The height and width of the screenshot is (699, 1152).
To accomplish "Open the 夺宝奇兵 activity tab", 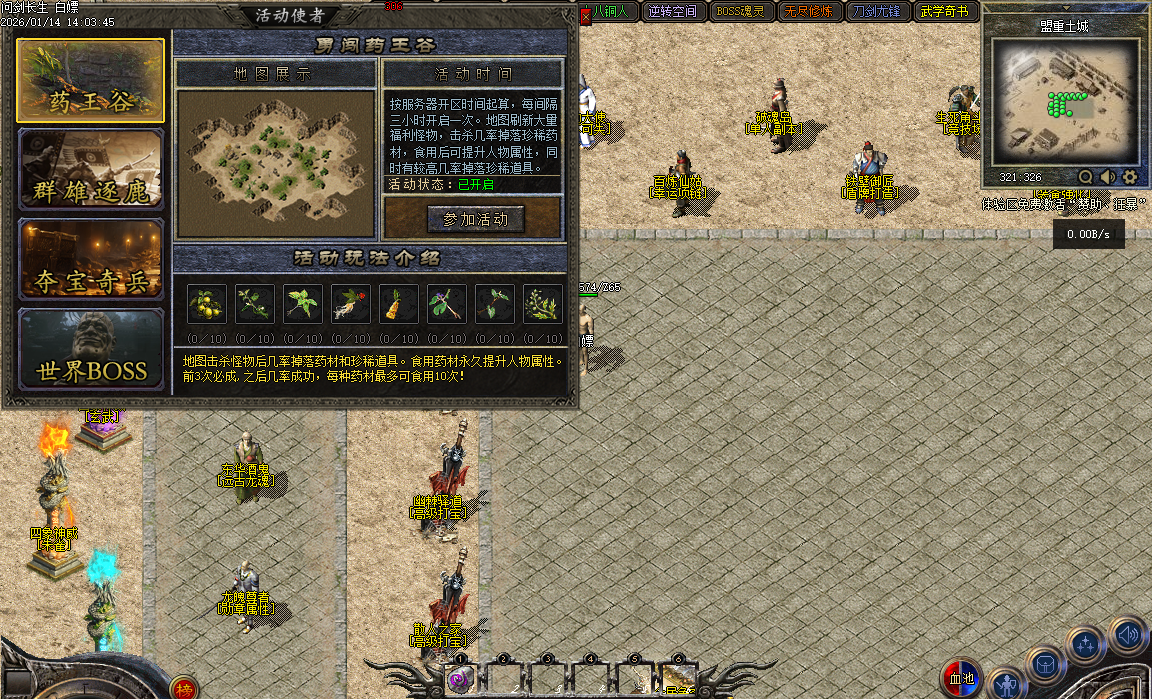I will tap(90, 259).
